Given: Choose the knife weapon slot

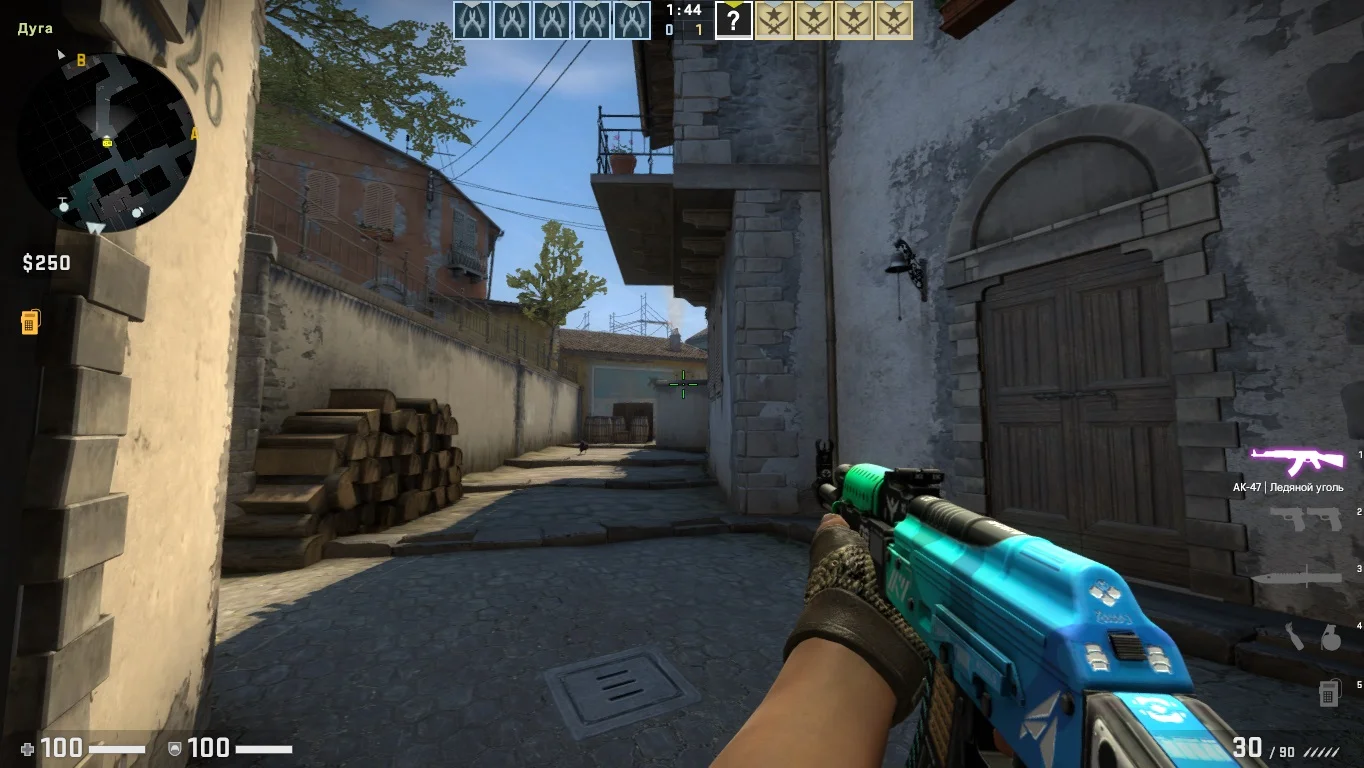Looking at the screenshot, I should pos(1296,577).
